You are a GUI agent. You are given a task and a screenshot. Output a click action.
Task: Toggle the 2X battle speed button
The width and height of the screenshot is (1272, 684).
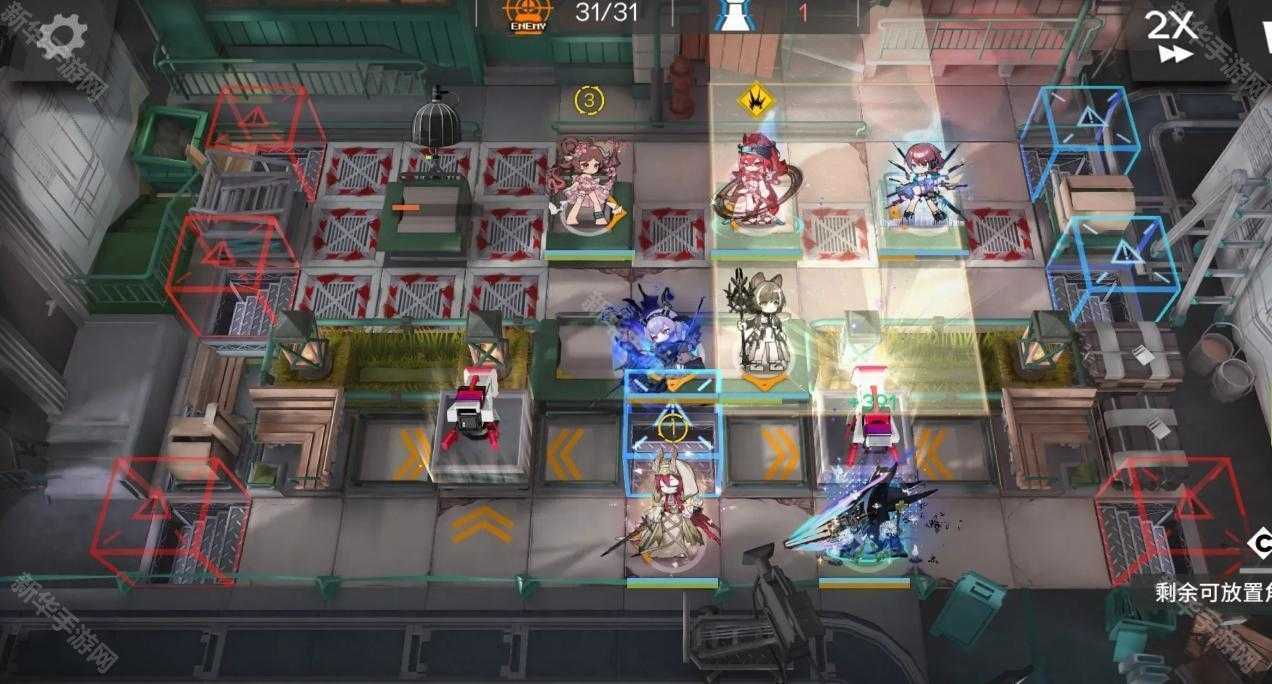pyautogui.click(x=1170, y=36)
